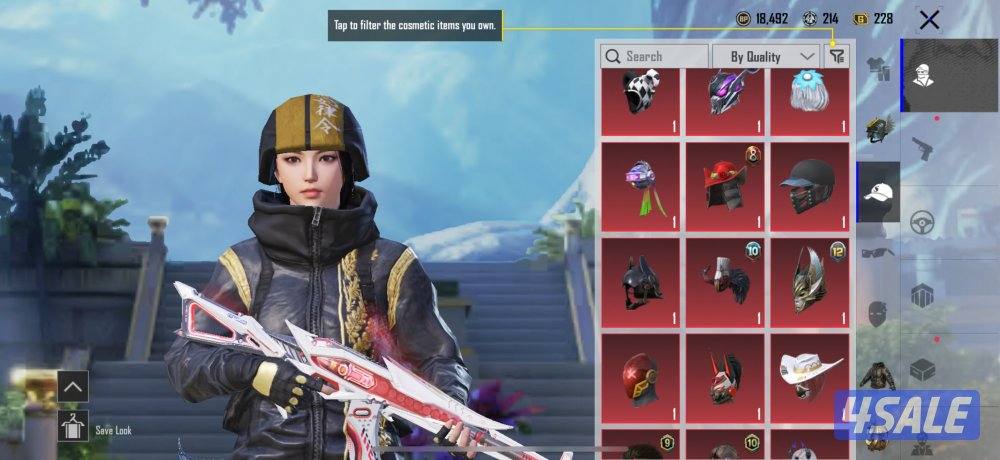Open the steering wheel vehicles tab
The height and width of the screenshot is (460, 1000).
(923, 223)
